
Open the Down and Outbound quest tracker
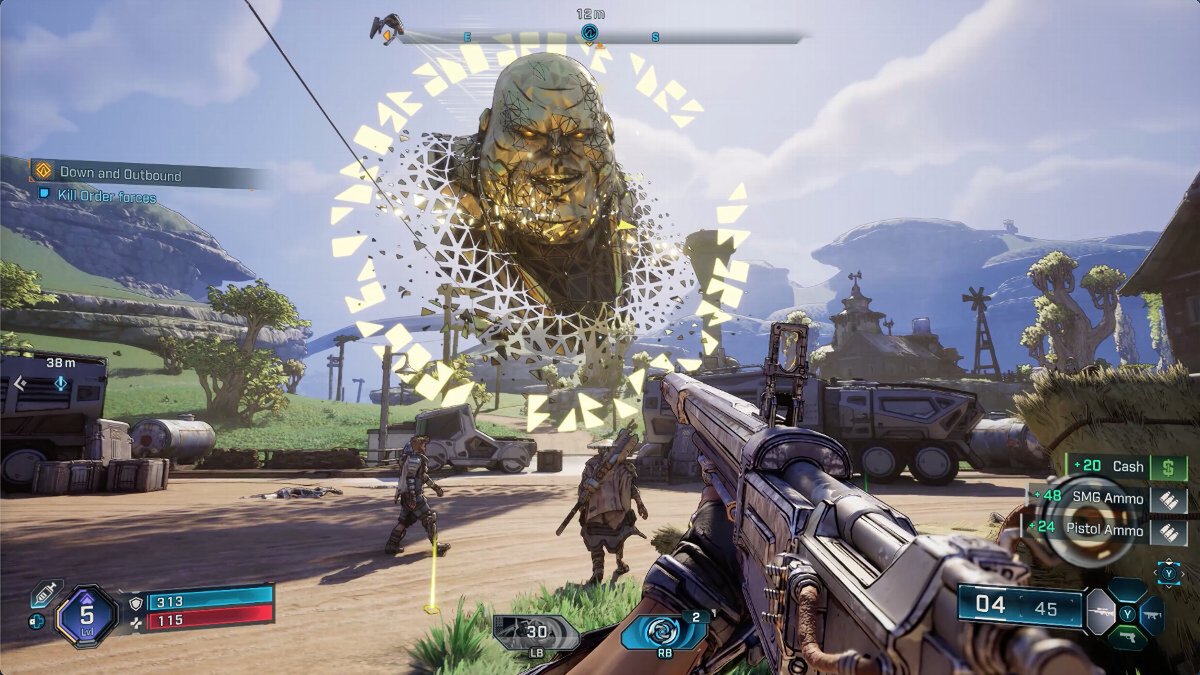point(120,175)
